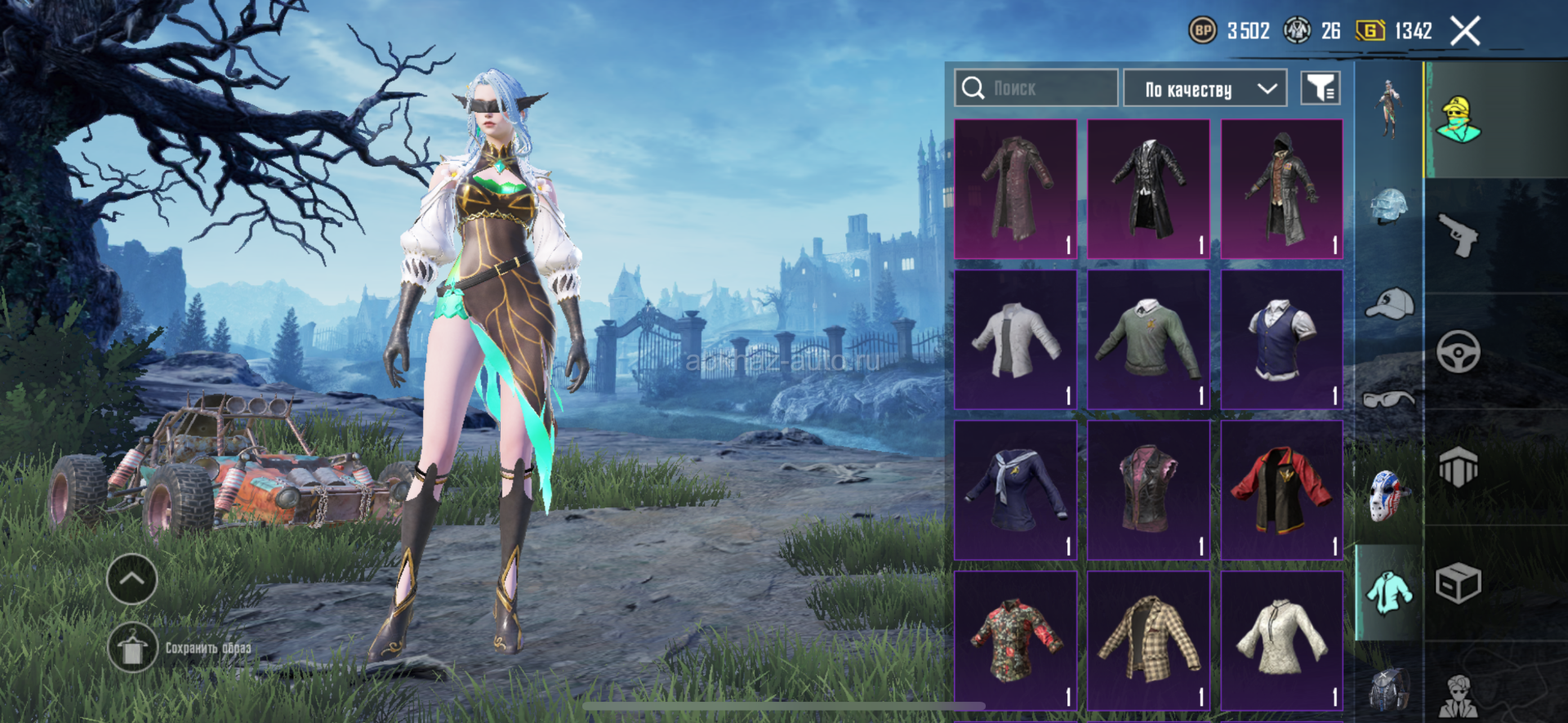Open the filter funnel button

(1320, 88)
